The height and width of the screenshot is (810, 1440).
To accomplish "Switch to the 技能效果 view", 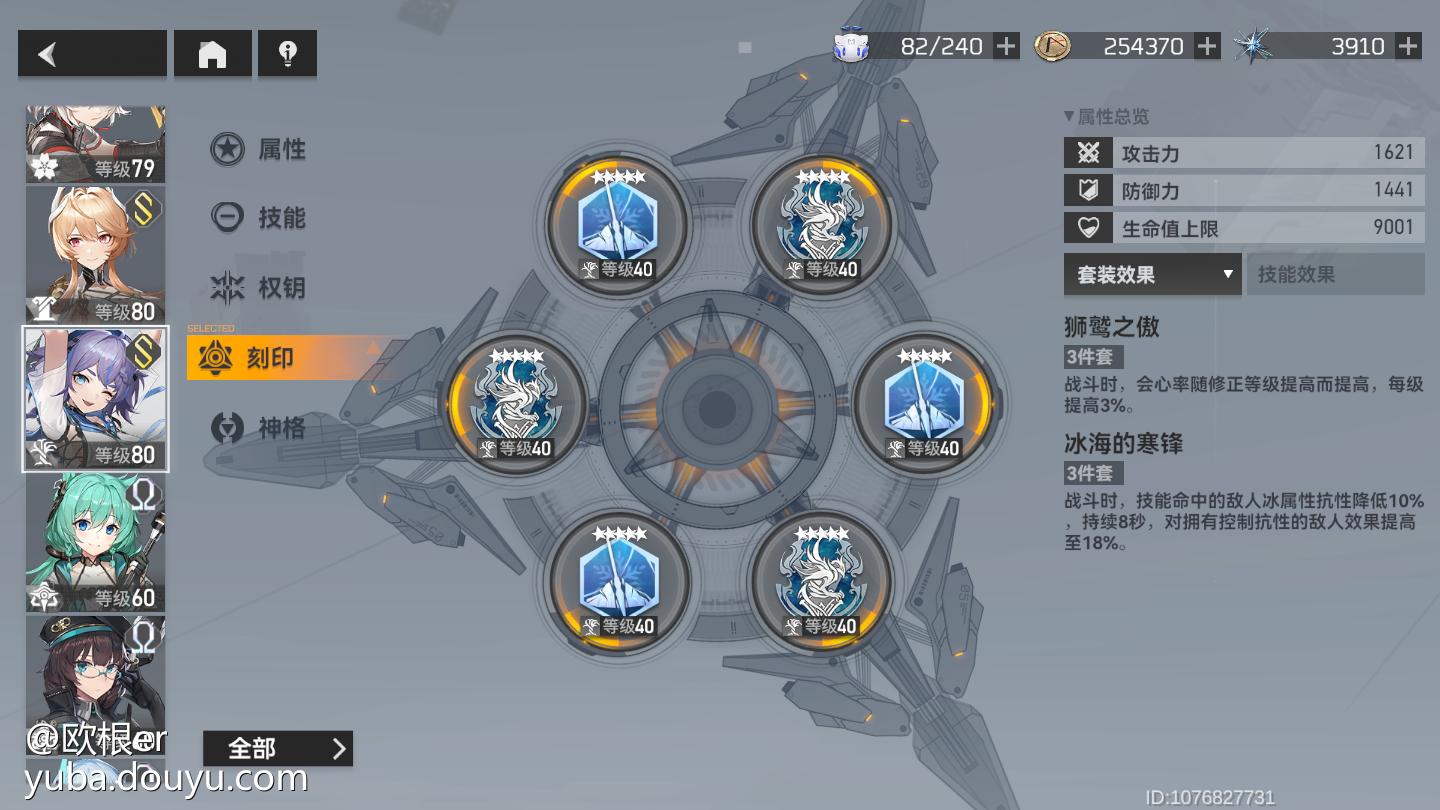I will click(x=1334, y=274).
